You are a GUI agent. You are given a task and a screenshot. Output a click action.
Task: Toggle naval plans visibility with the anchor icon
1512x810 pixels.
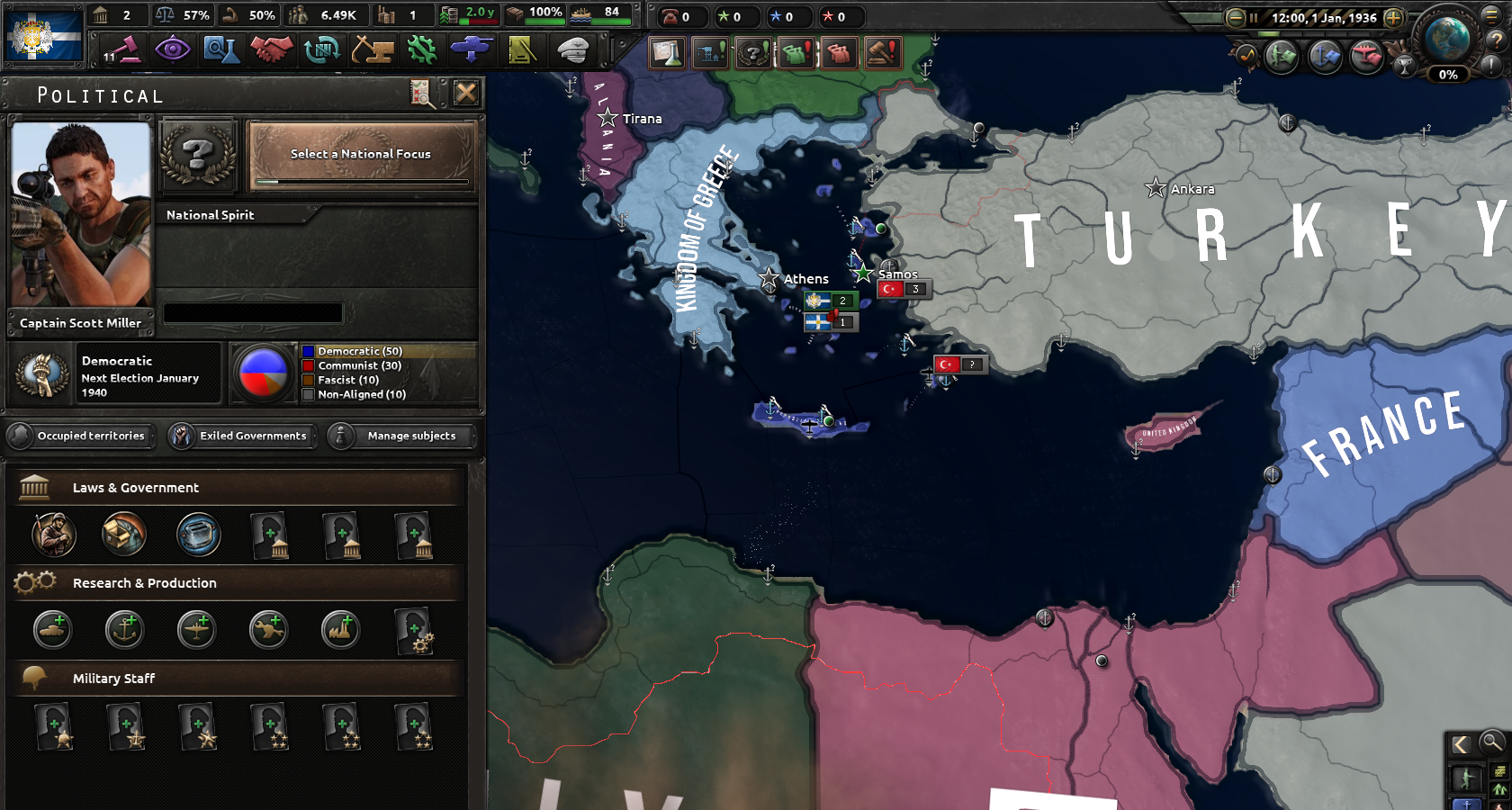pyautogui.click(x=1325, y=57)
